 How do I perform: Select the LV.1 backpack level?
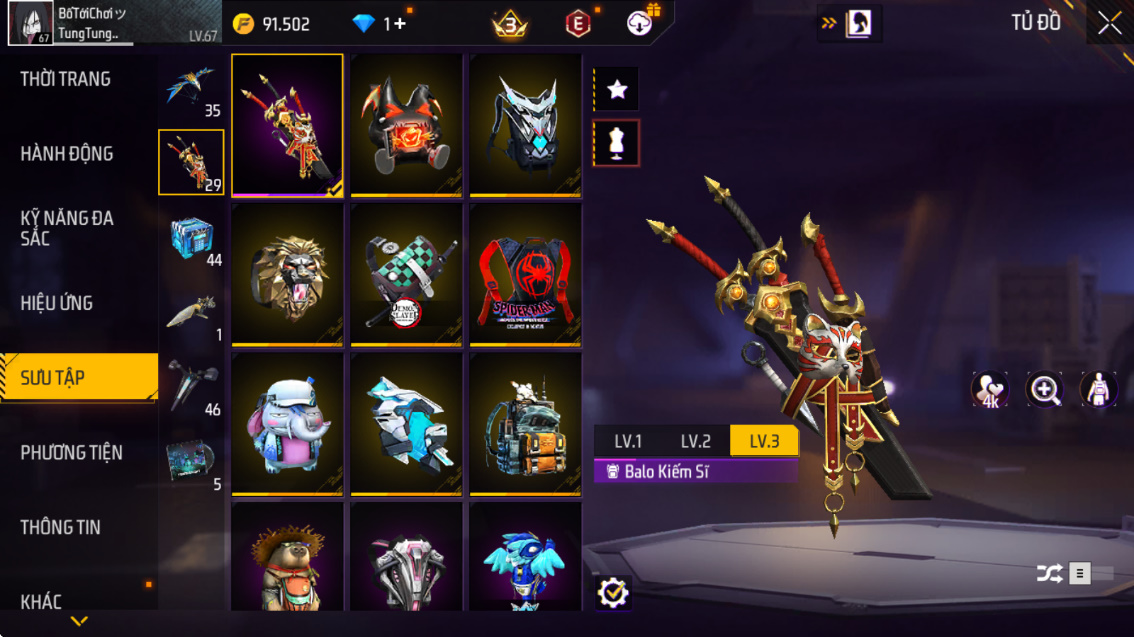pos(628,441)
